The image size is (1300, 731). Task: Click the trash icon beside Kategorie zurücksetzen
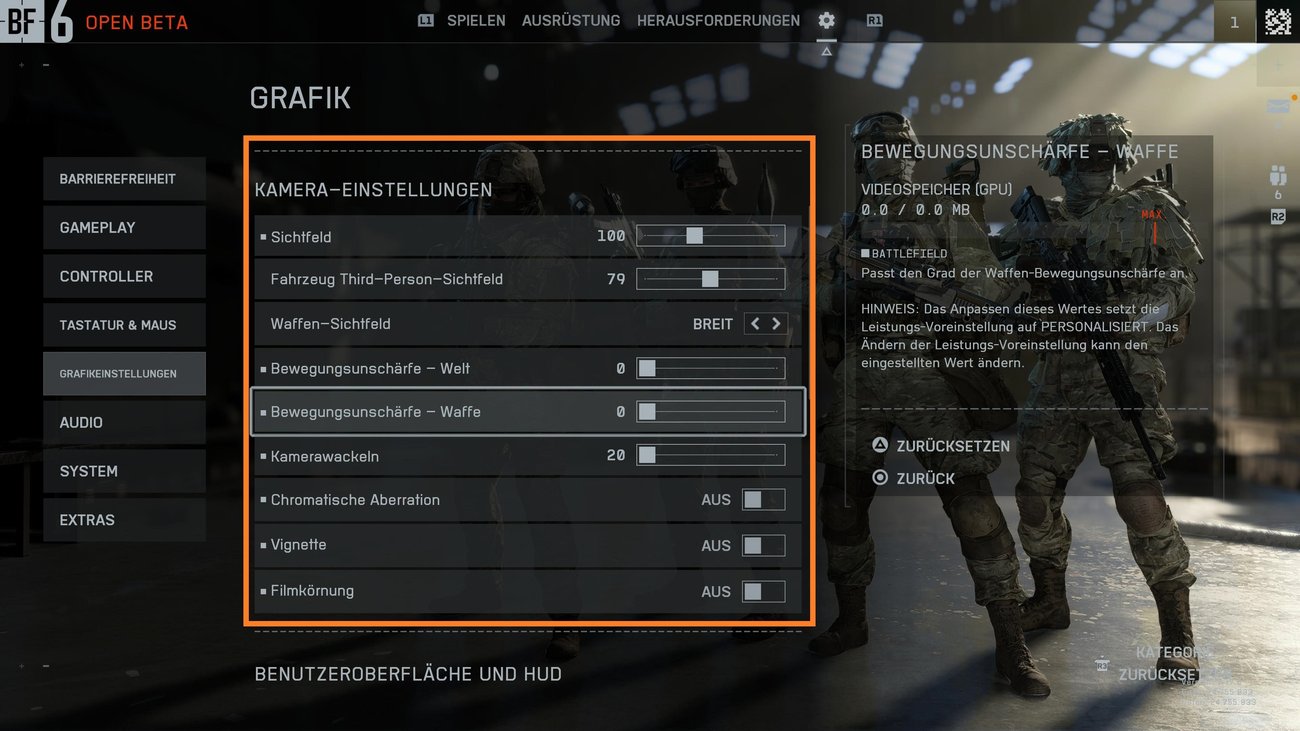pyautogui.click(x=1102, y=663)
